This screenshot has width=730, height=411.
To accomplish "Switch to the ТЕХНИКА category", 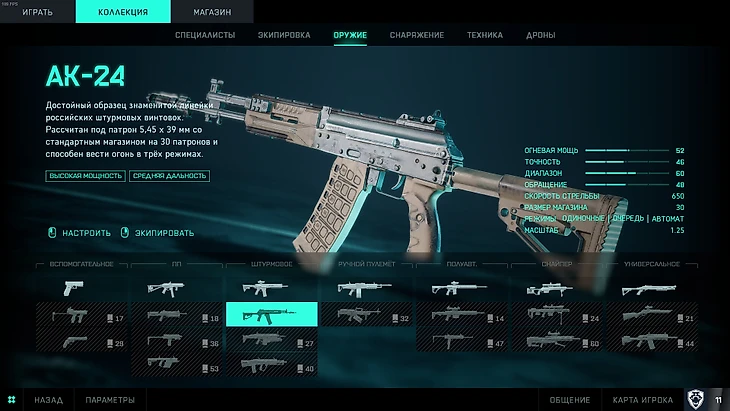I will tap(485, 35).
